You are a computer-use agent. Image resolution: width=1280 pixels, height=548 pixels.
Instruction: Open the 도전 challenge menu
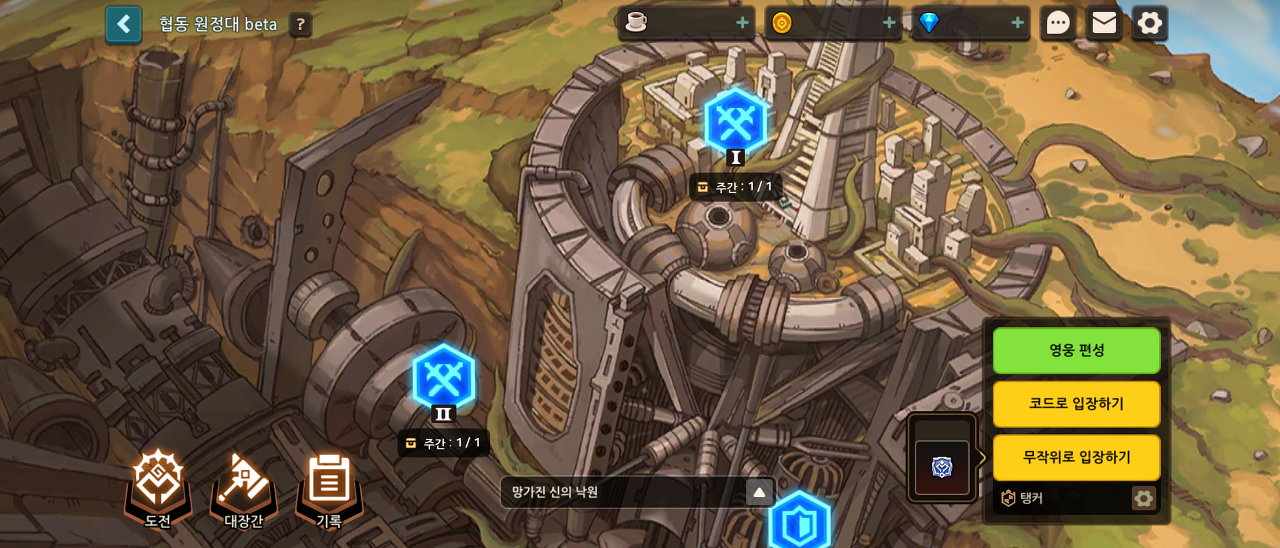[x=158, y=486]
